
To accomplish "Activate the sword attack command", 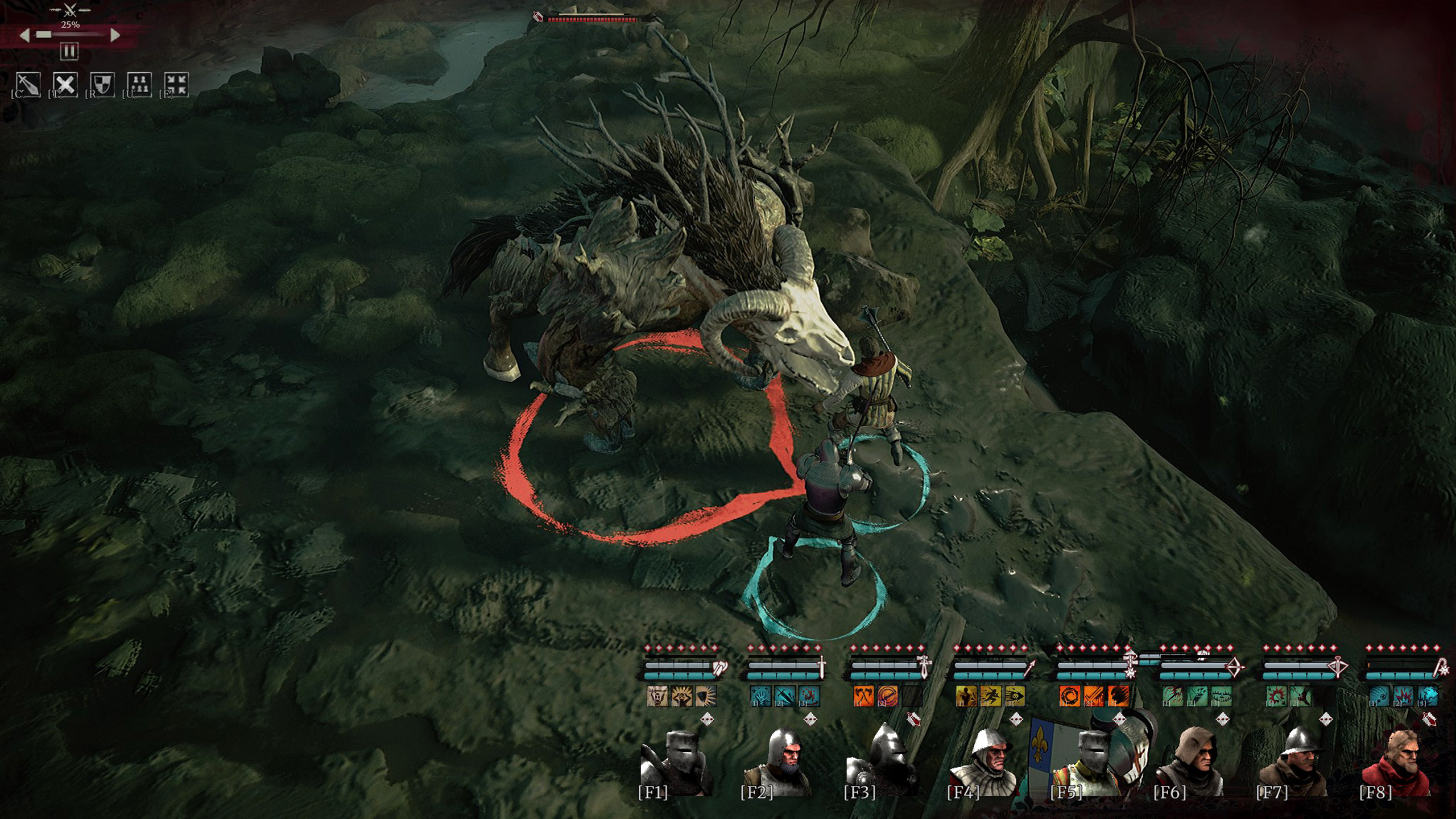I will coord(28,85).
